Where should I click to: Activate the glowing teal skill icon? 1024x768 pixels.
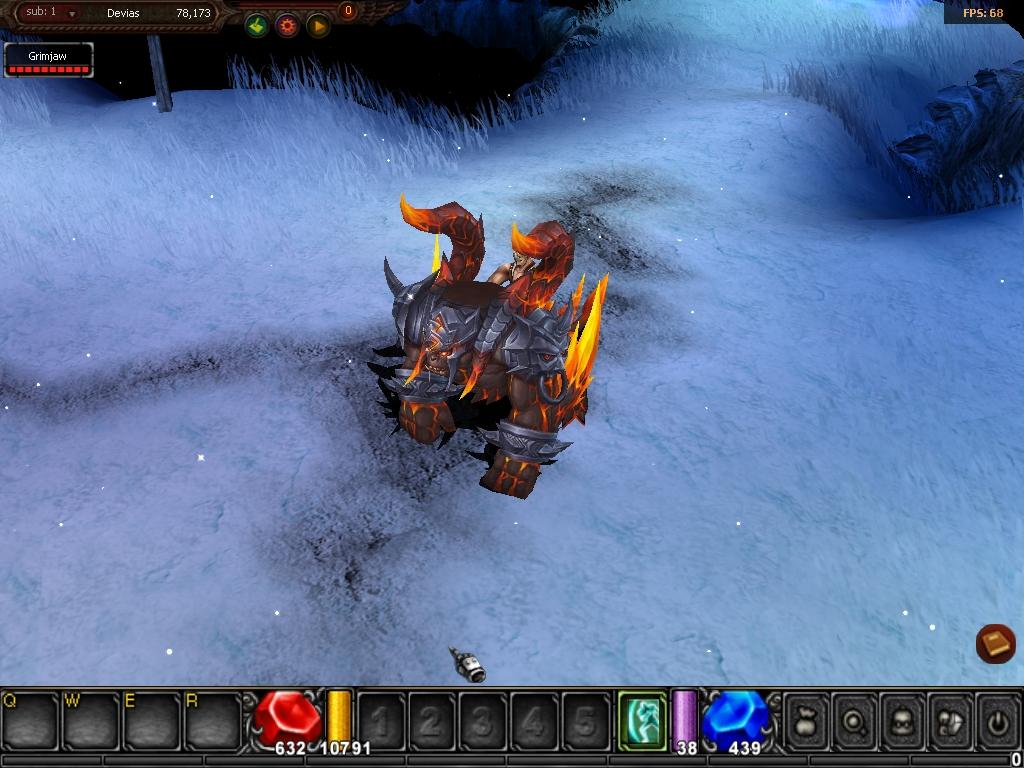tap(642, 718)
